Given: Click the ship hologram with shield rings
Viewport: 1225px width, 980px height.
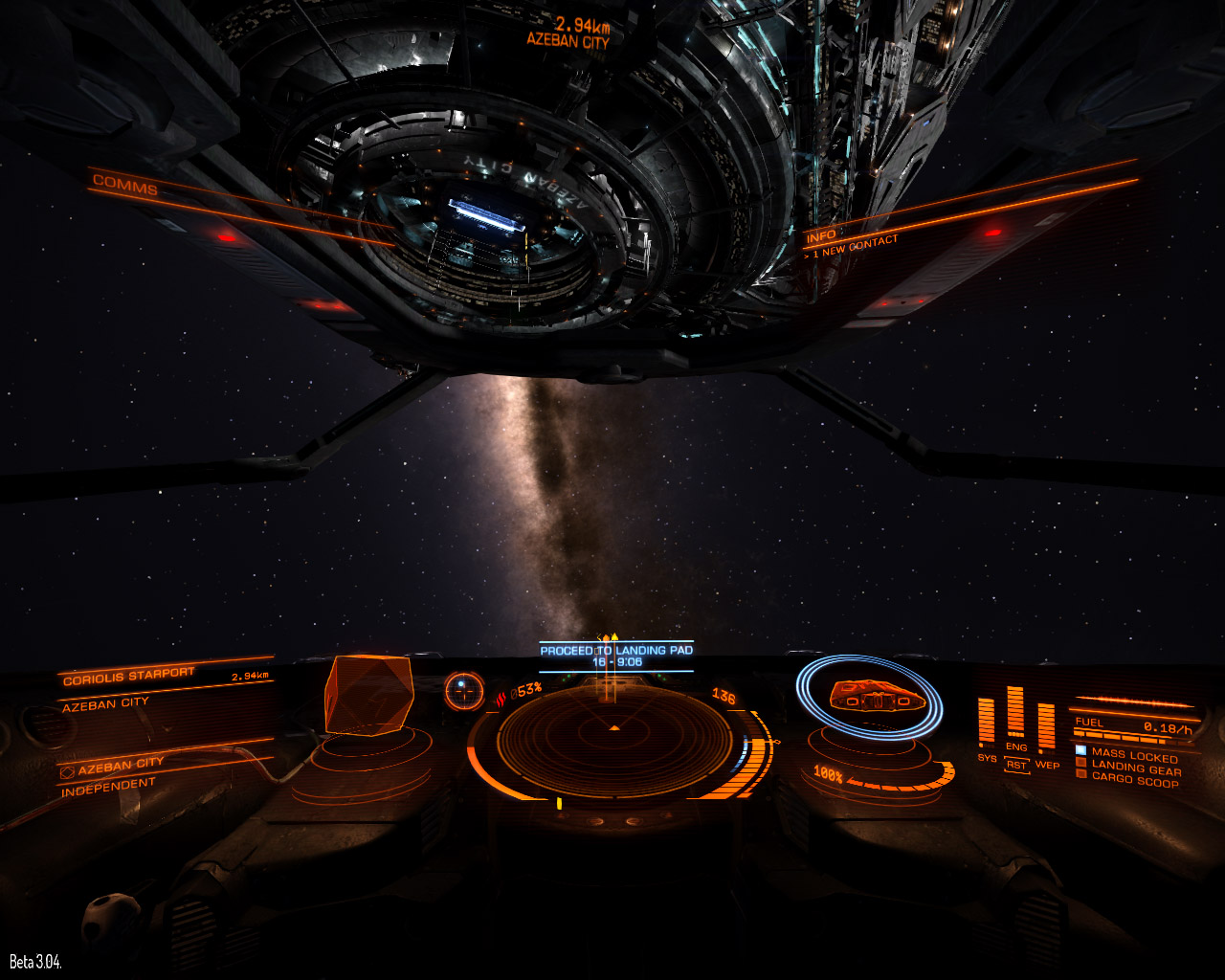Looking at the screenshot, I should click(x=869, y=696).
